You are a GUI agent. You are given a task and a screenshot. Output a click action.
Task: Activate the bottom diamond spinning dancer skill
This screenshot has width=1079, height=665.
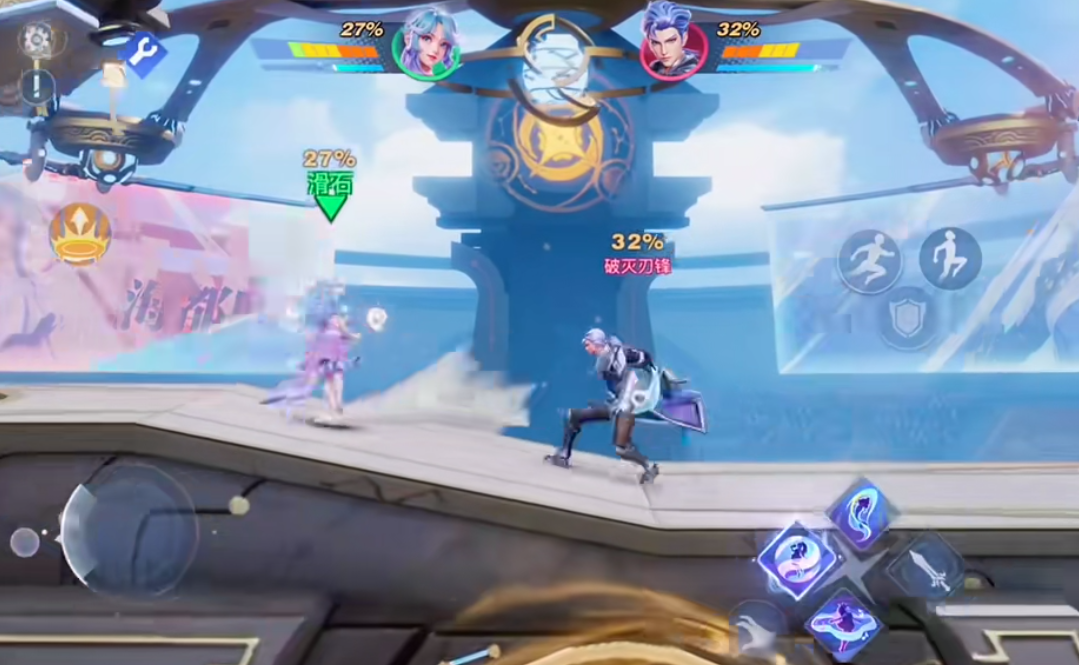(x=843, y=626)
